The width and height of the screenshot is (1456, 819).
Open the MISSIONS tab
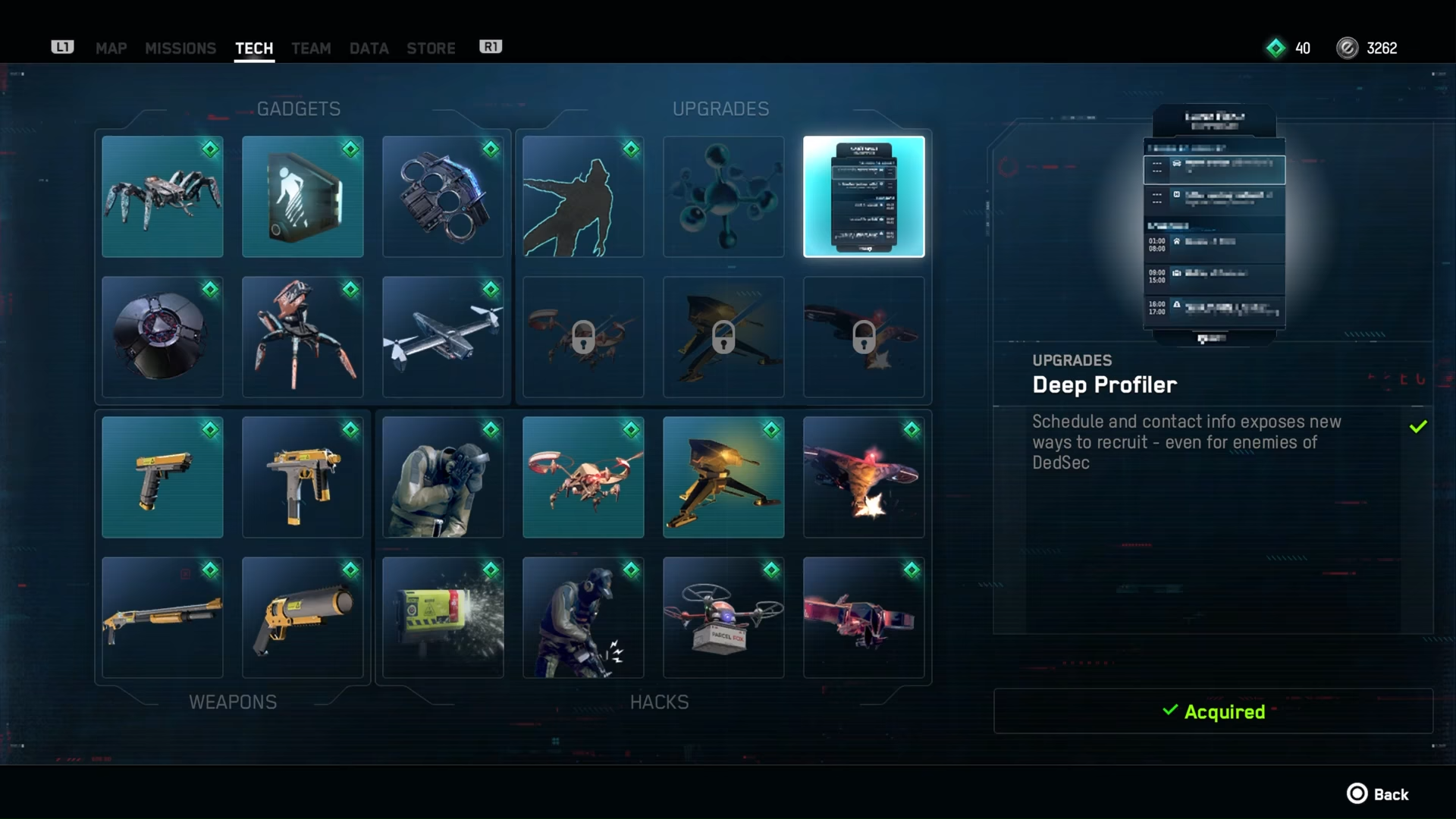[x=180, y=49]
